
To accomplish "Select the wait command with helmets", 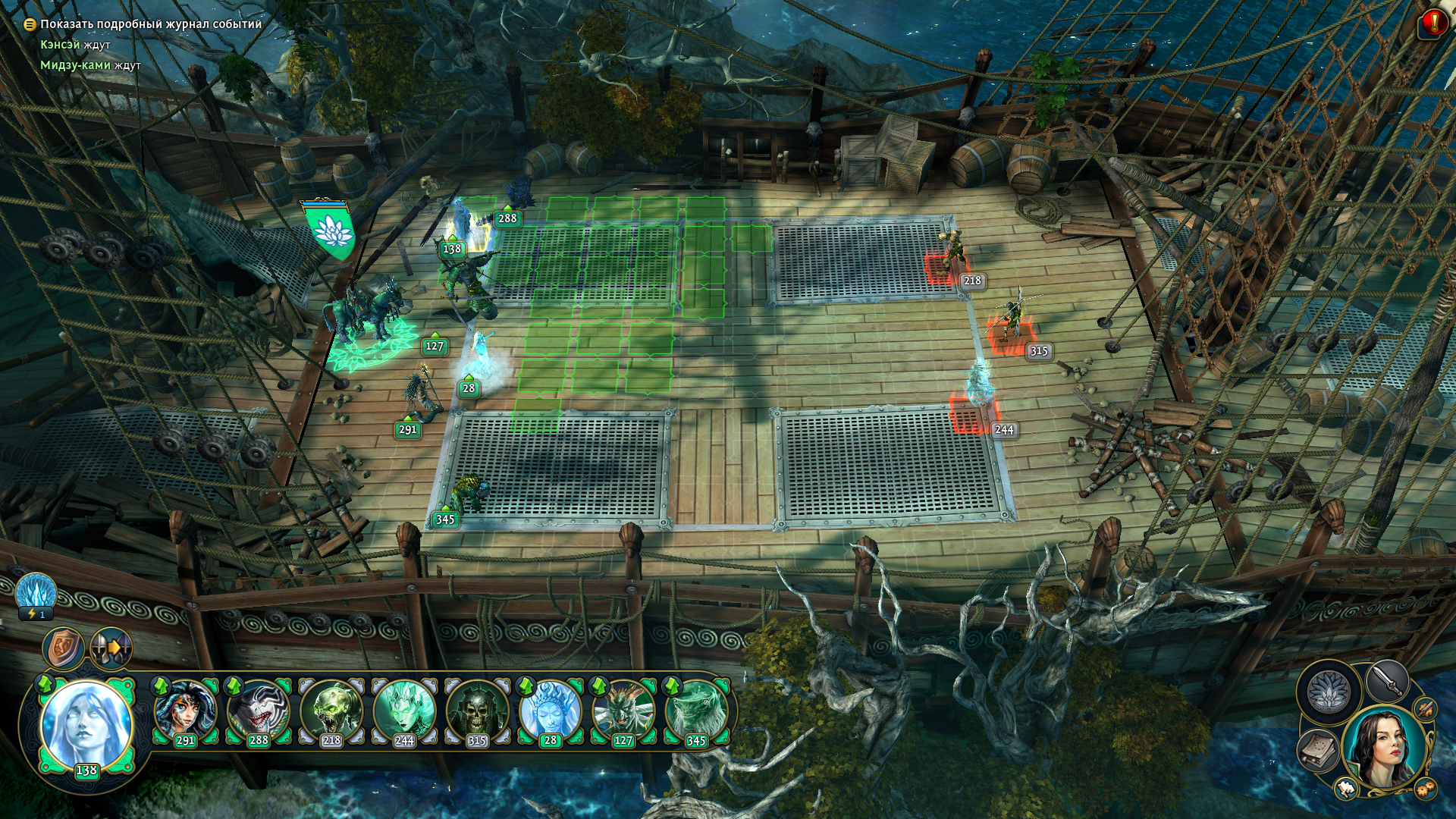I will click(x=111, y=649).
